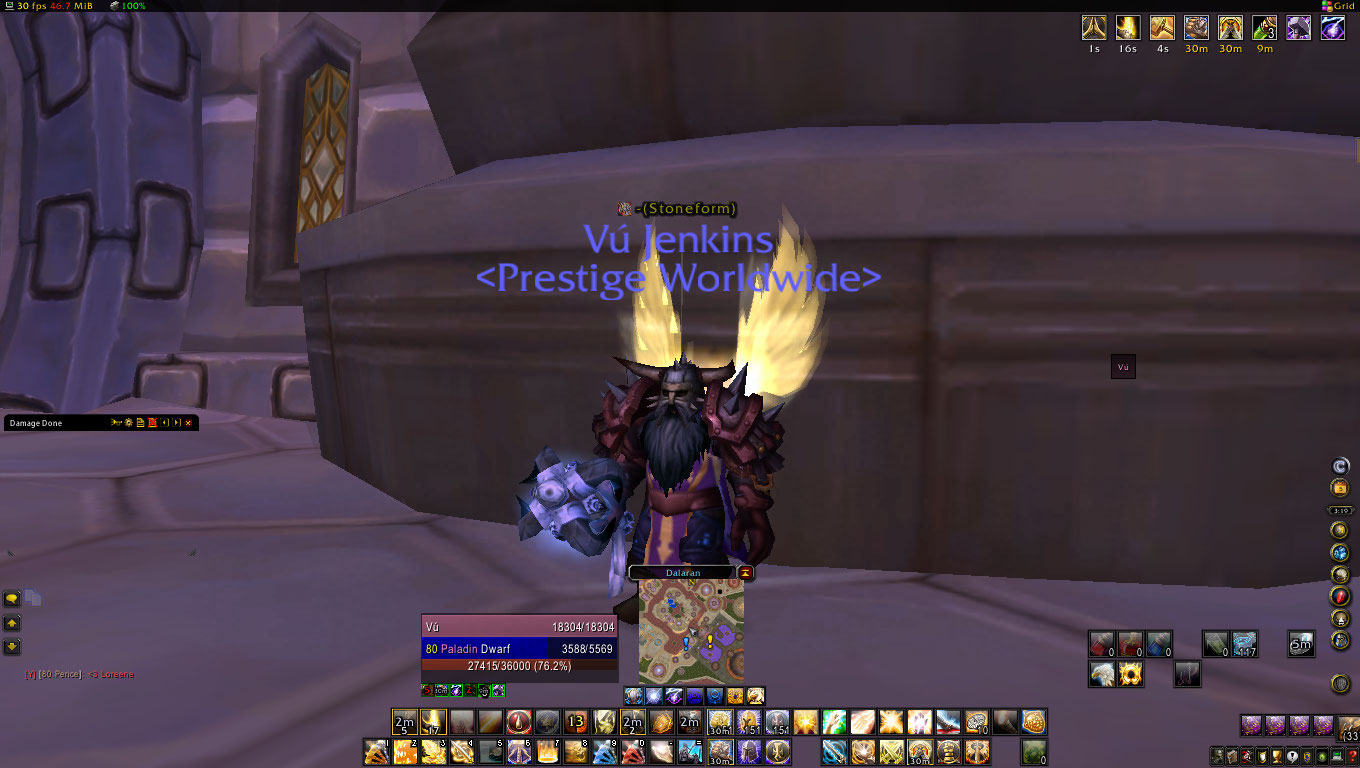1360x768 pixels.
Task: Dismiss the 9m buff in the top-right corner
Action: pyautogui.click(x=1264, y=28)
